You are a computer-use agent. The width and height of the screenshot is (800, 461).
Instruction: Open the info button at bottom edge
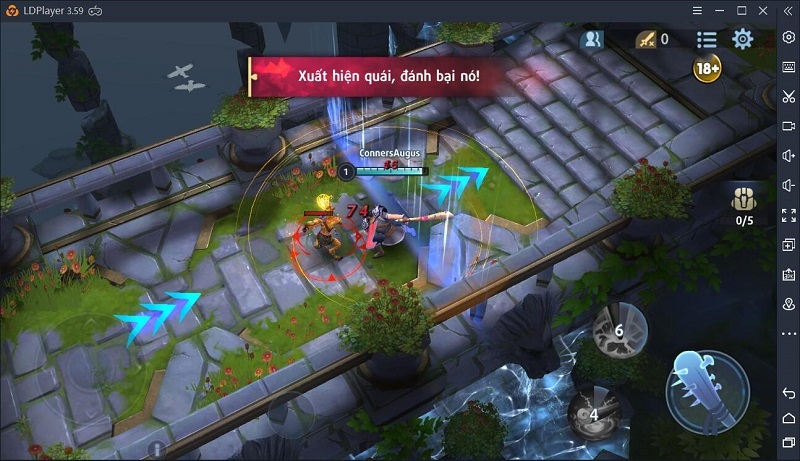click(x=156, y=450)
